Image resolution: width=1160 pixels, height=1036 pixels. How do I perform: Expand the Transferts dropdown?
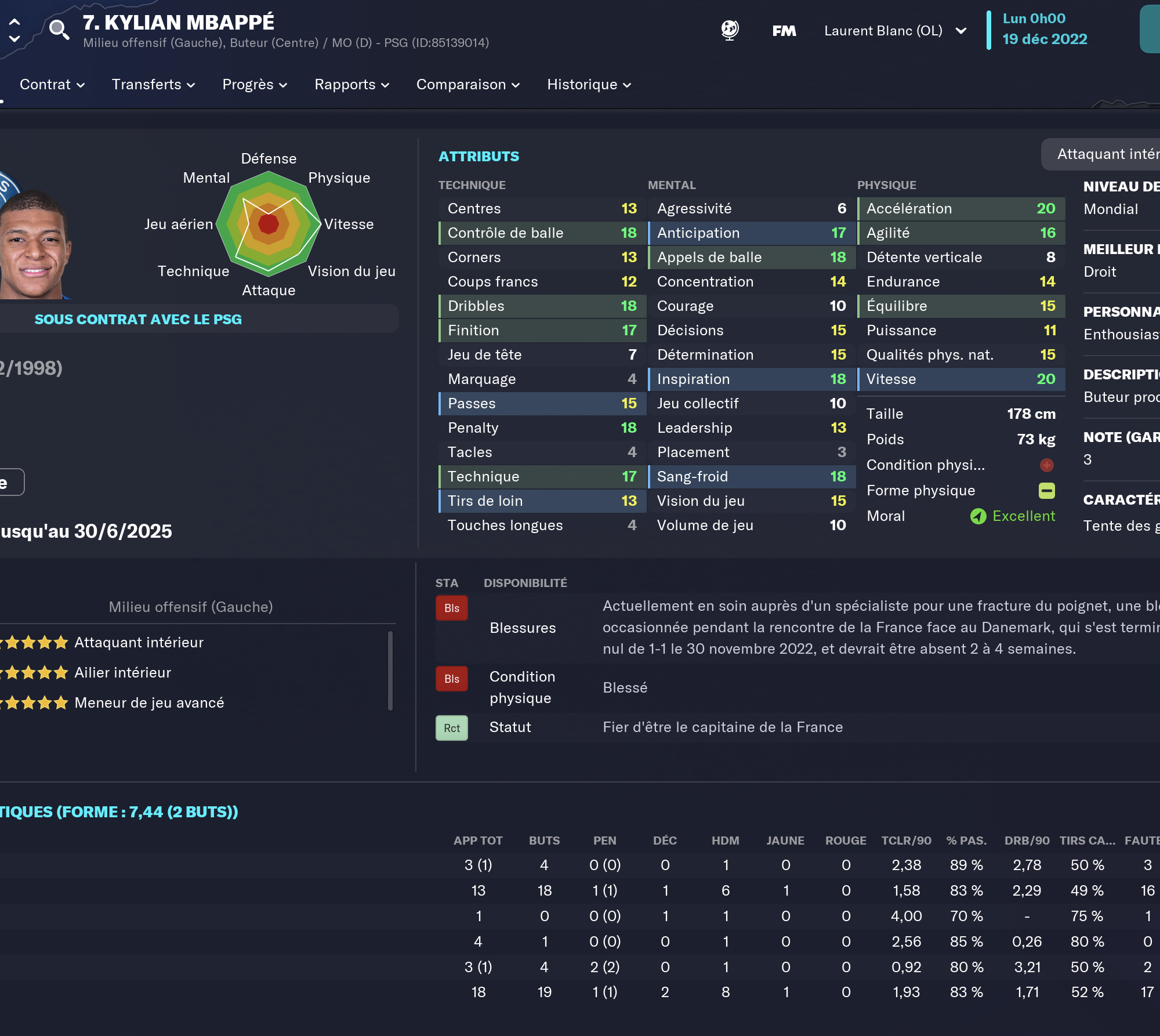point(153,85)
